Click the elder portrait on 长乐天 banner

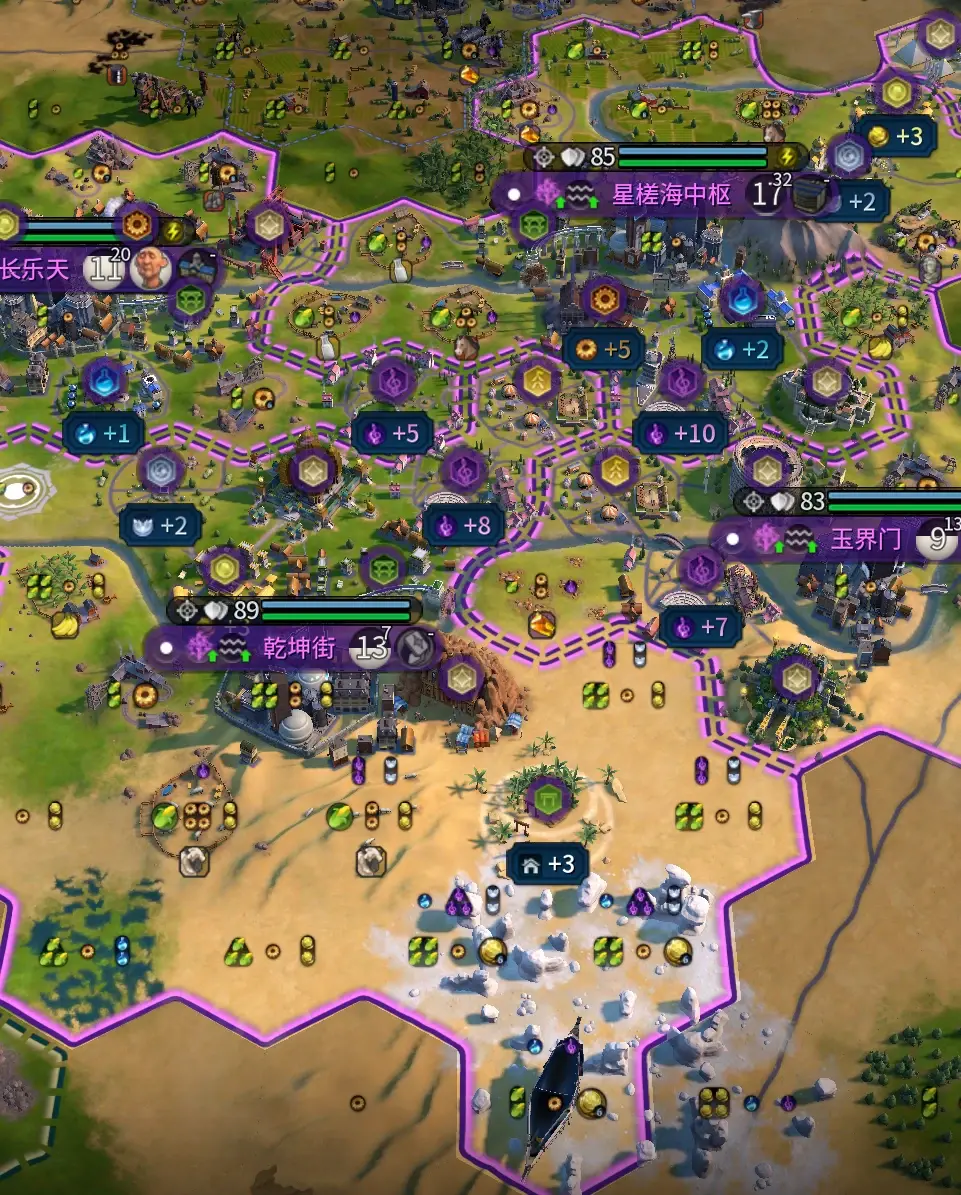150,269
